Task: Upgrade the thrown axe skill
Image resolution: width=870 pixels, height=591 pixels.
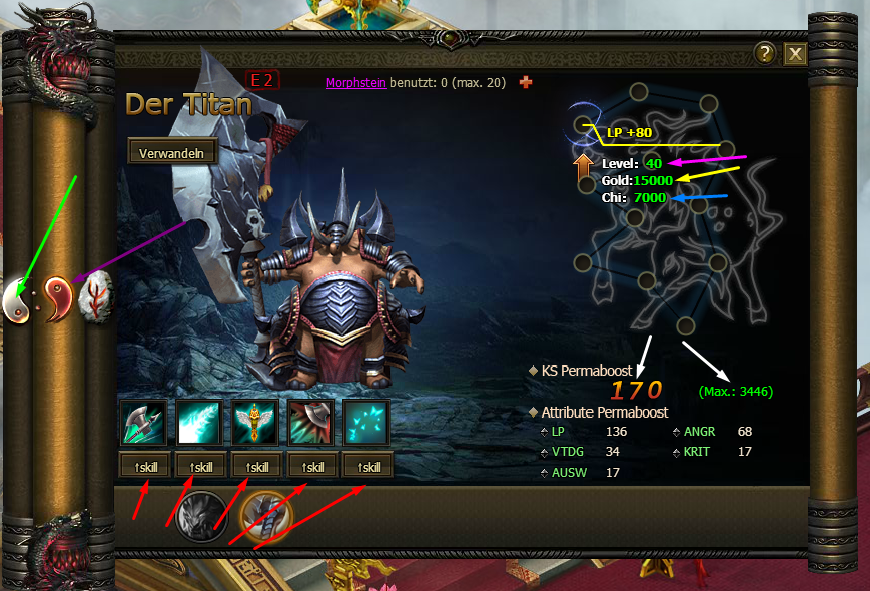Action: tap(143, 466)
